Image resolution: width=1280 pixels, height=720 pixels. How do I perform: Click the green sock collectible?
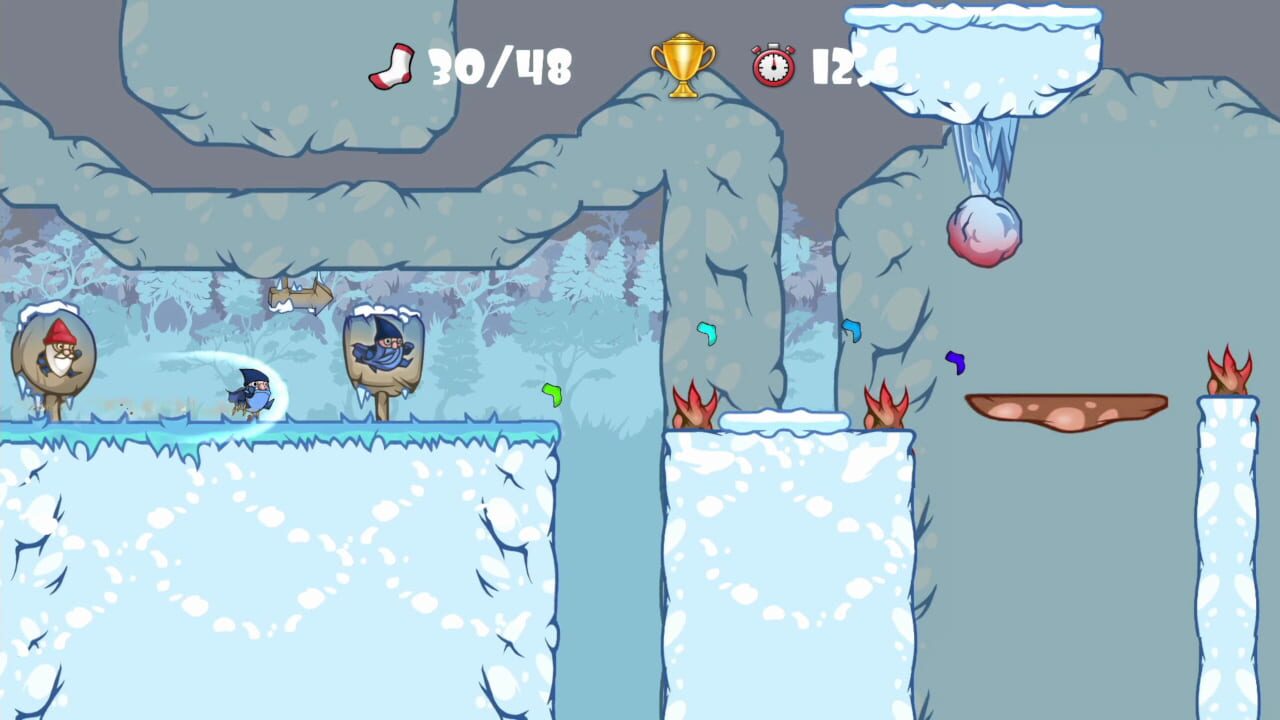point(551,395)
